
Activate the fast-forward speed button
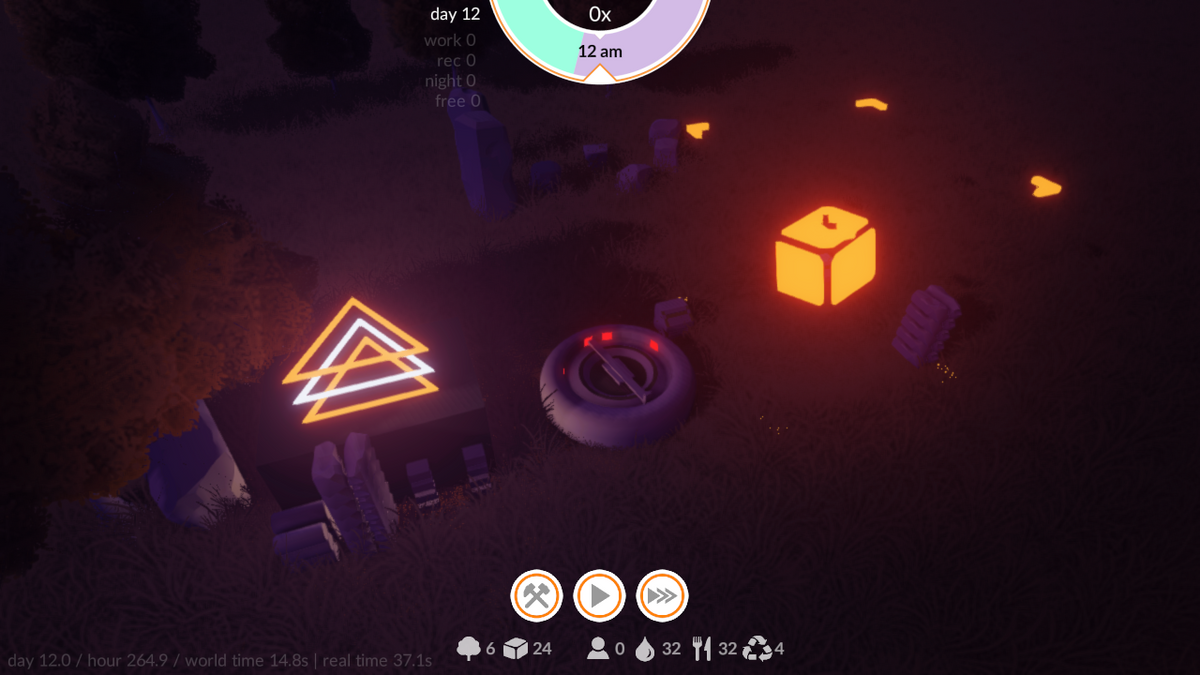click(661, 597)
